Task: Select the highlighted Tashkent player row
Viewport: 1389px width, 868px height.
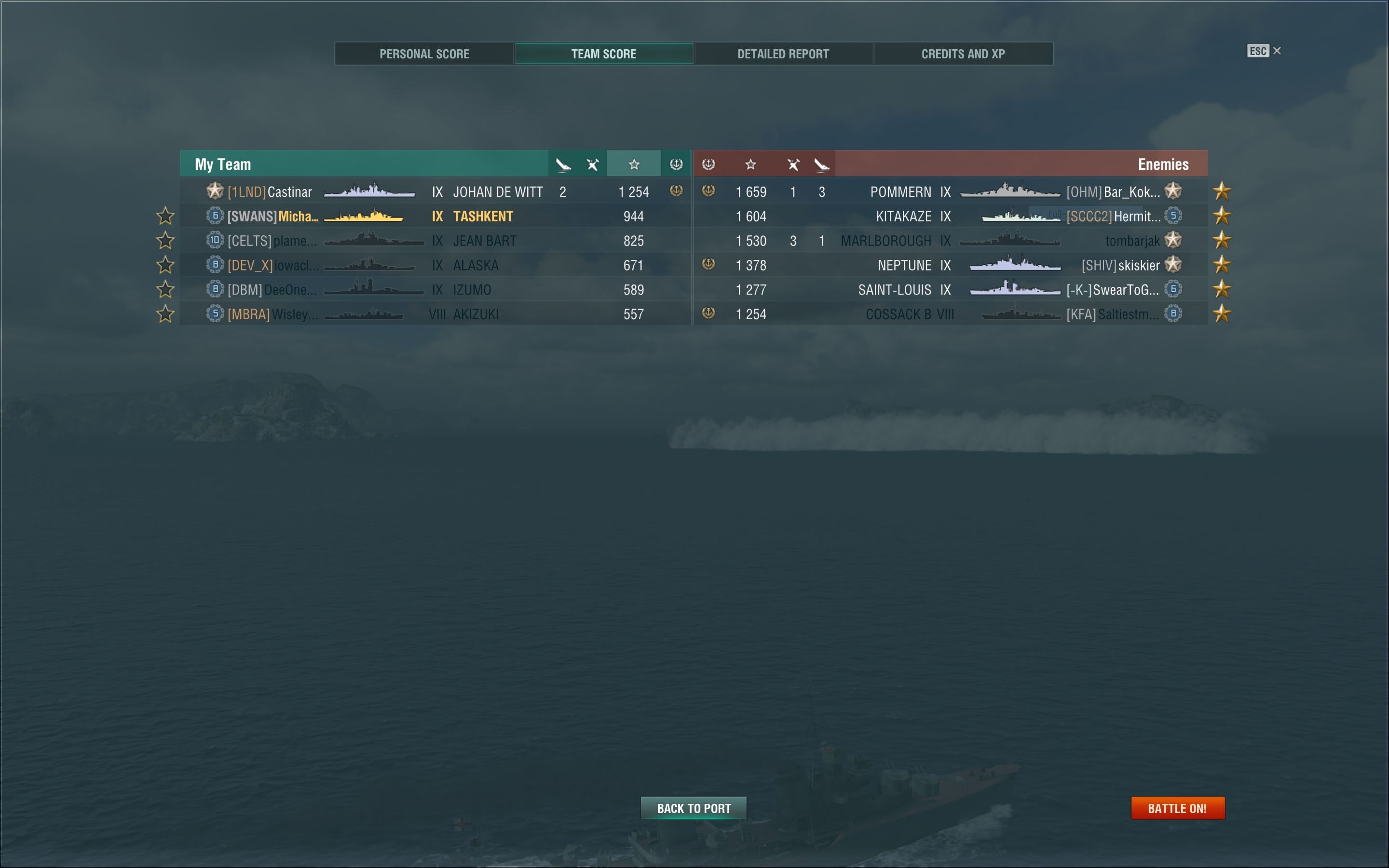Action: click(435, 217)
